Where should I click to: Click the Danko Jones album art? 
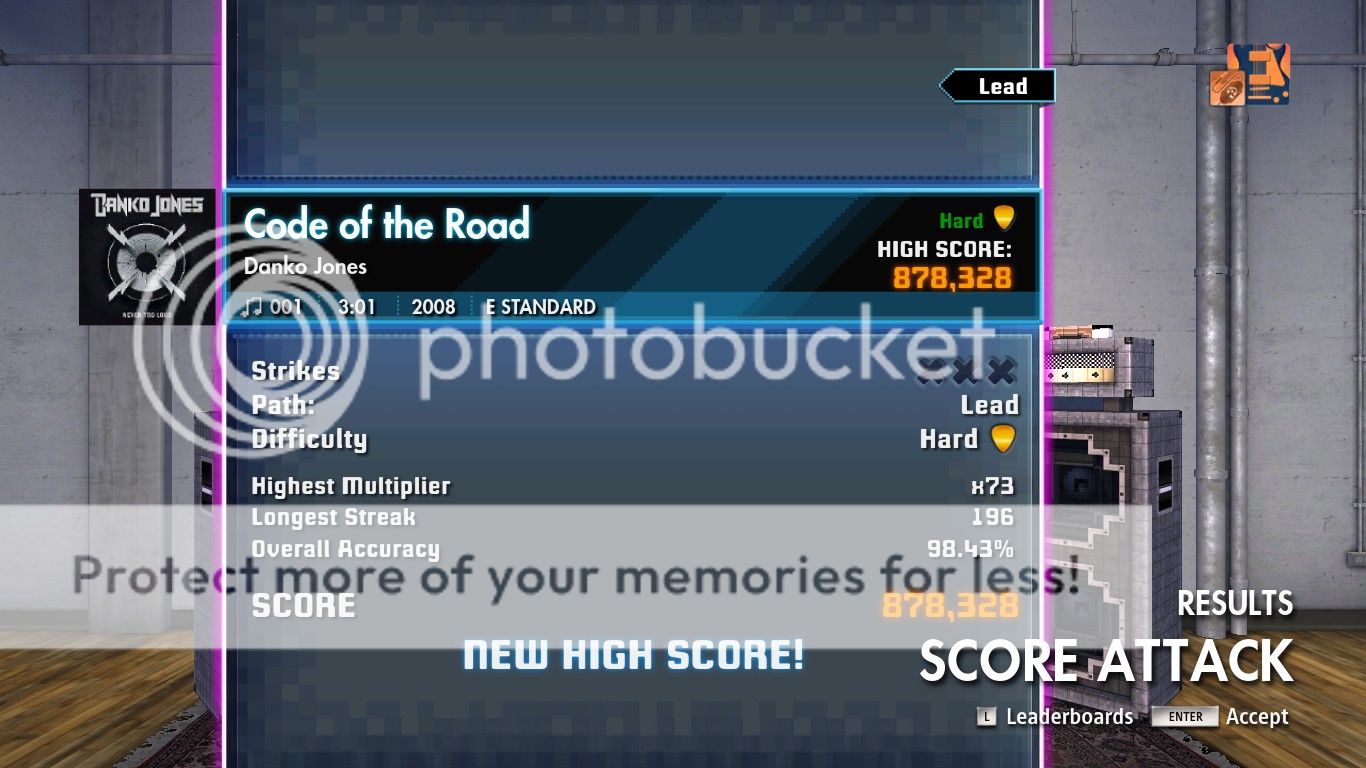point(147,257)
